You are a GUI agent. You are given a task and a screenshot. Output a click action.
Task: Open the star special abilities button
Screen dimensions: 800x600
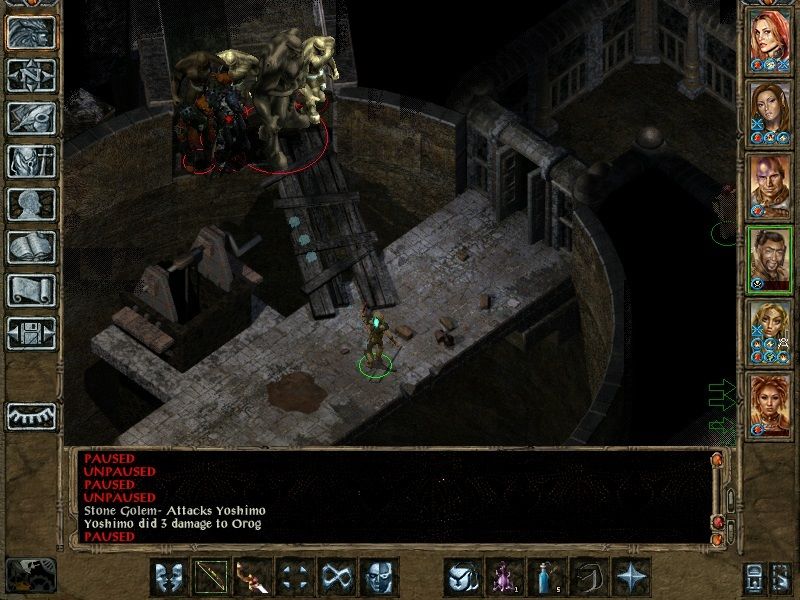coord(631,577)
